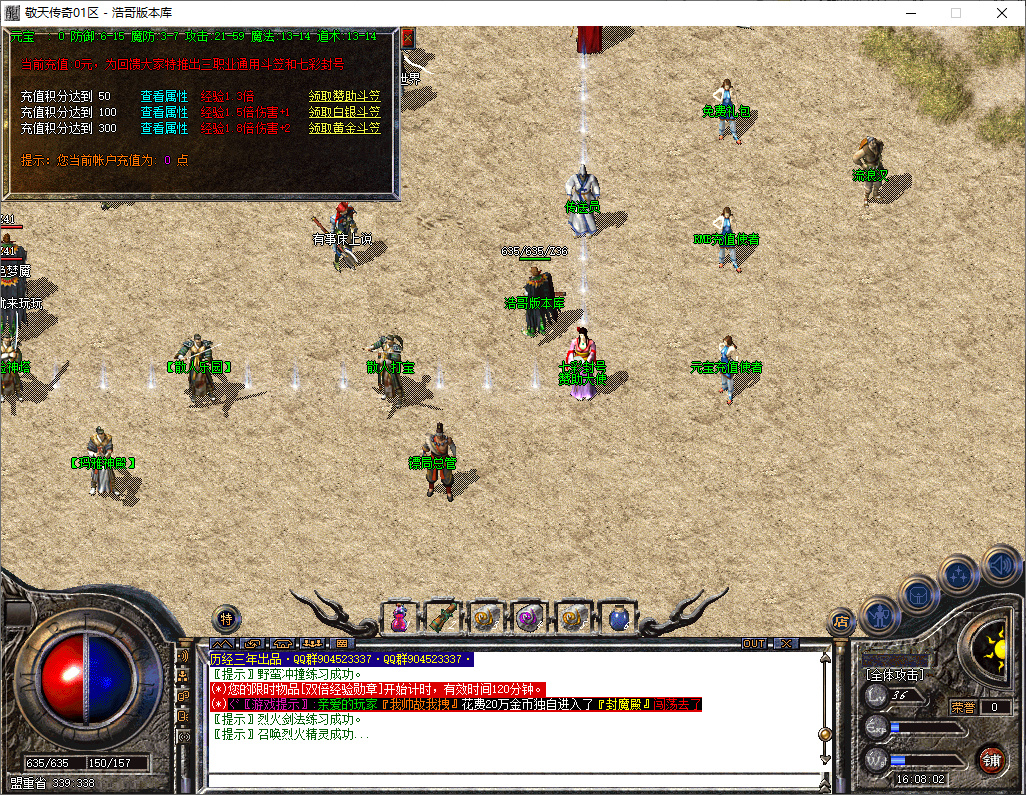Open the shop via the 店 button
The width and height of the screenshot is (1026, 795).
pos(841,622)
